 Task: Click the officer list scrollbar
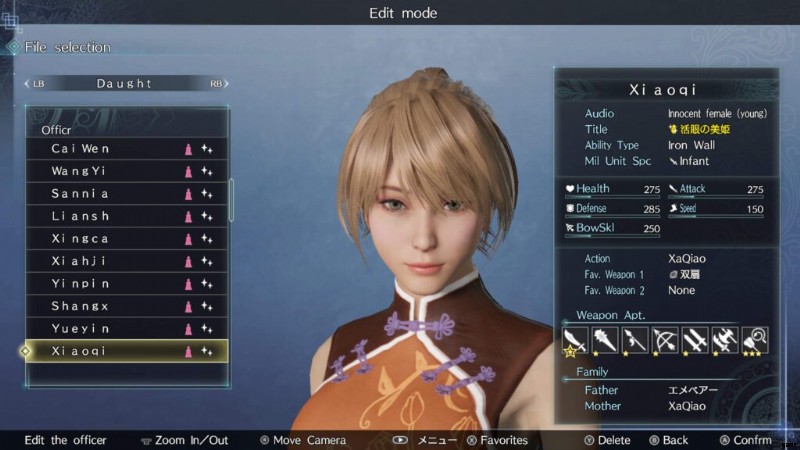232,200
